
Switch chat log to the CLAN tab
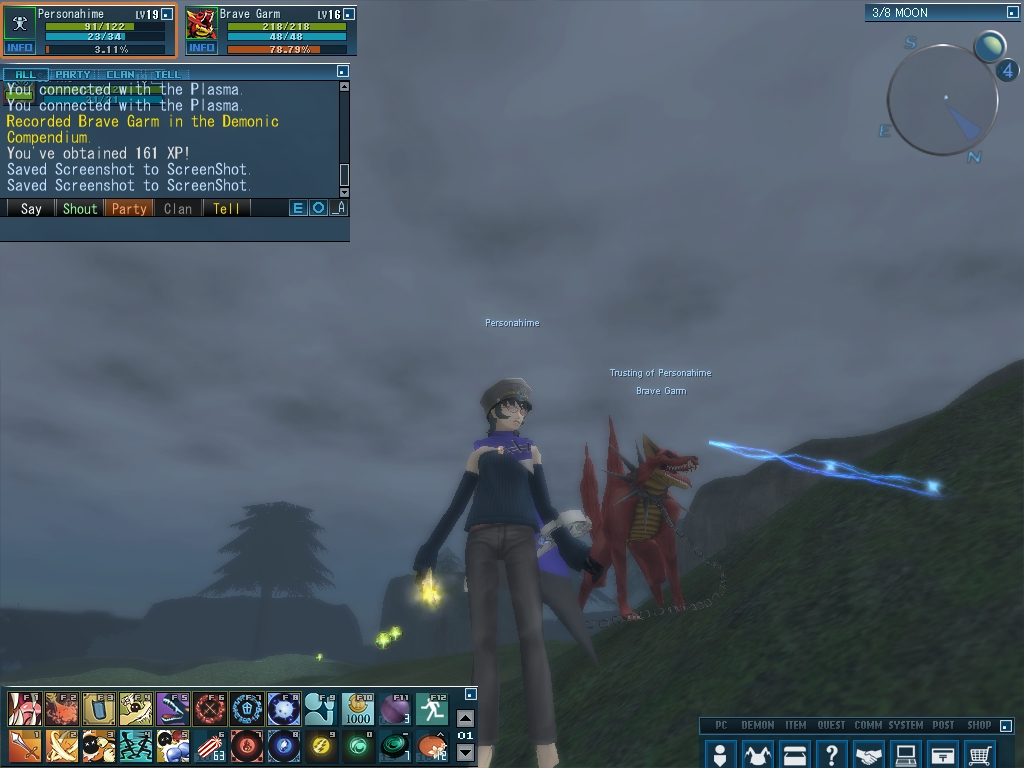[x=120, y=74]
